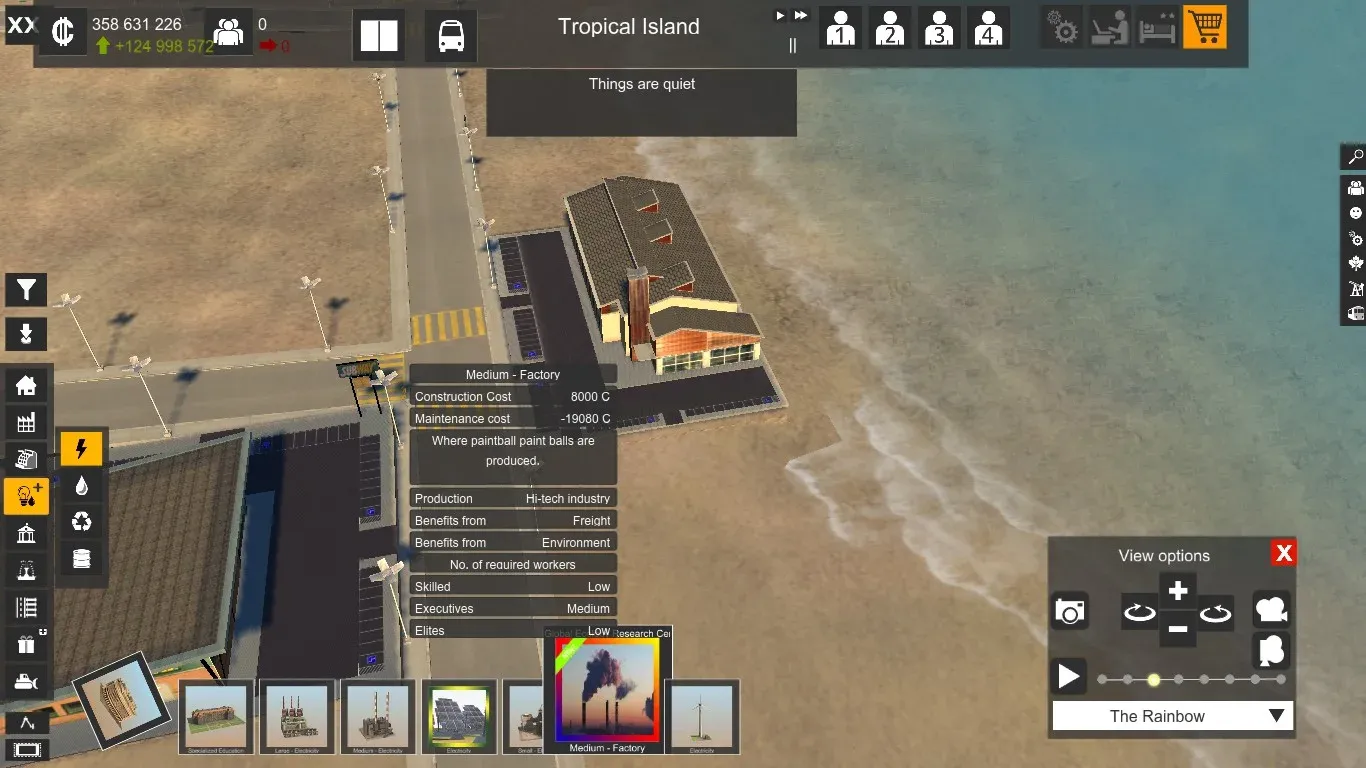The width and height of the screenshot is (1366, 768).
Task: Open the shopping cart menu
Action: [x=1204, y=28]
